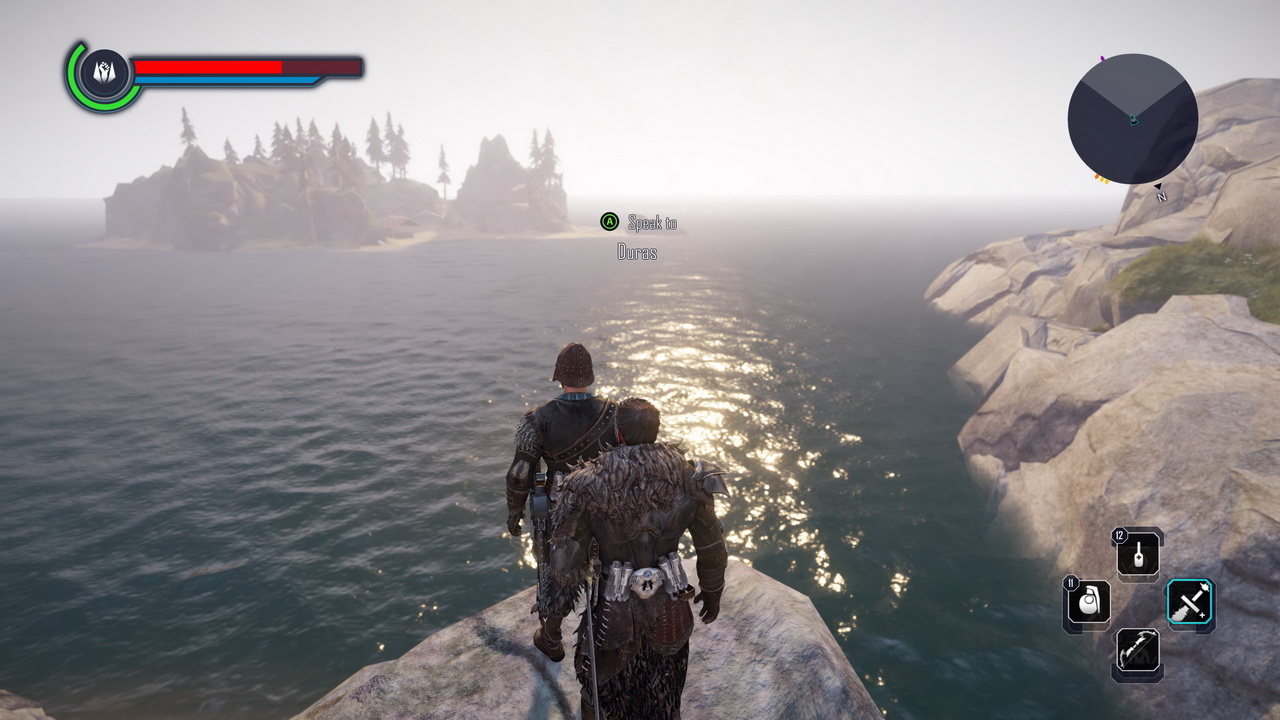Open the circular minimap
This screenshot has height=720, width=1280.
click(x=1132, y=119)
